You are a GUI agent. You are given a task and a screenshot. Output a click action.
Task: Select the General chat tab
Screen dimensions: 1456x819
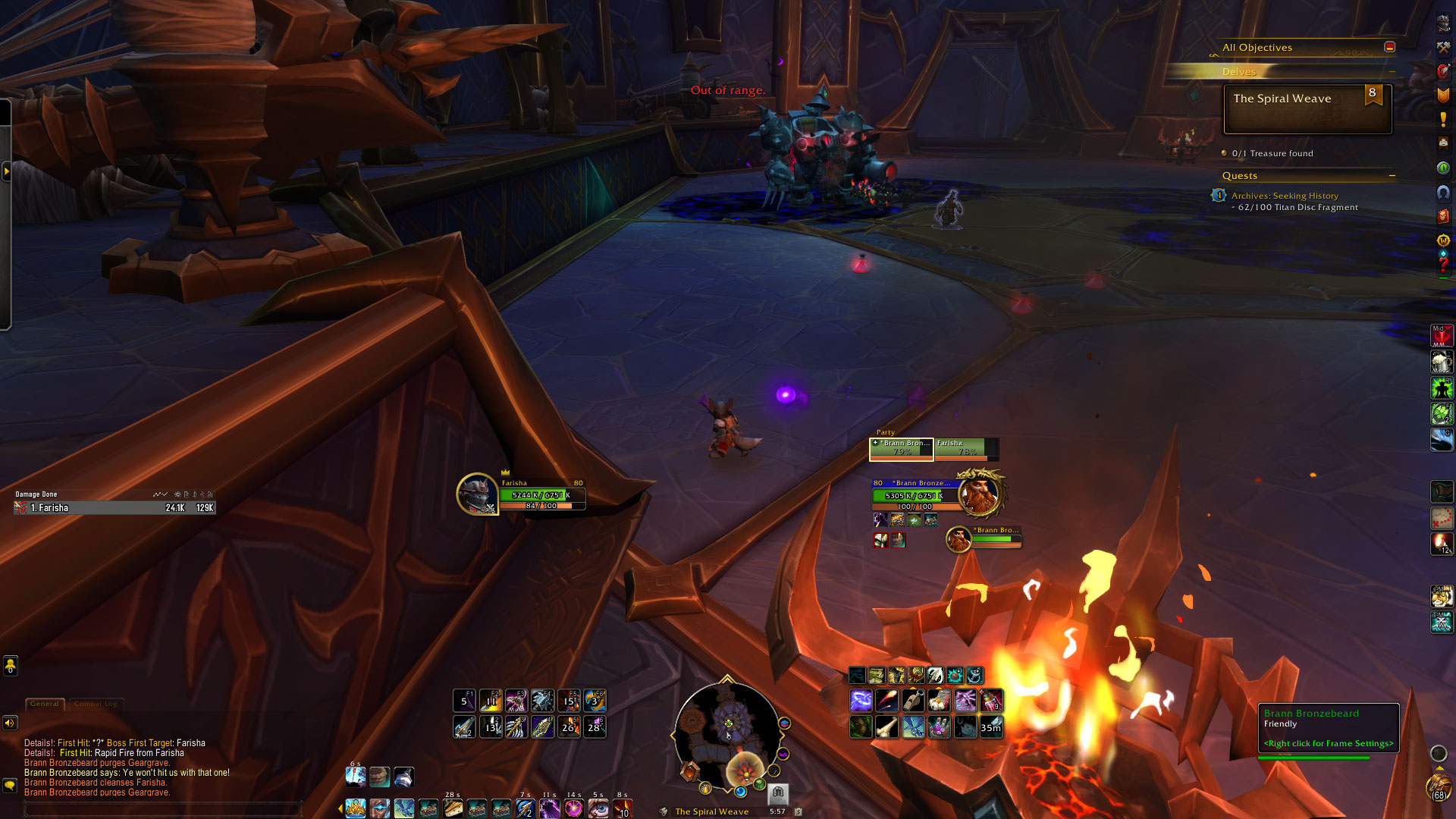45,704
